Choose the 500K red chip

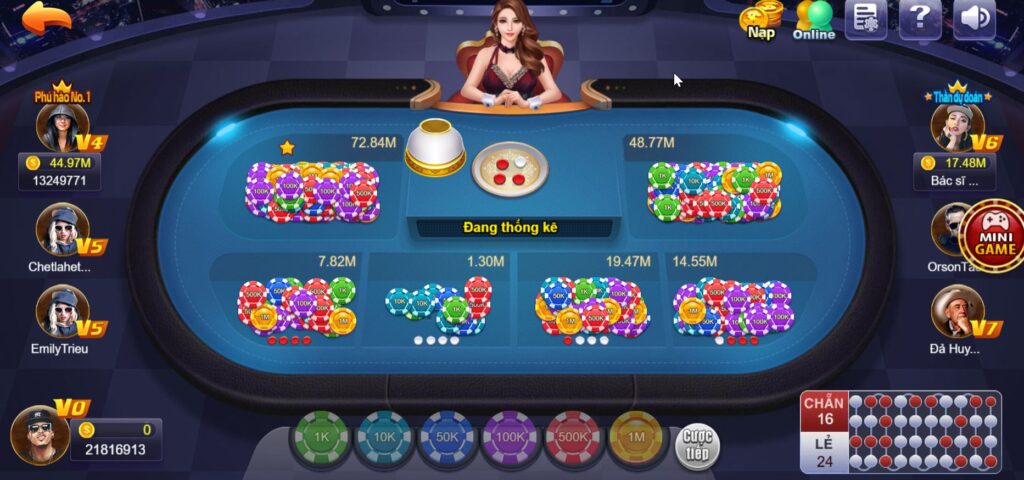(574, 438)
